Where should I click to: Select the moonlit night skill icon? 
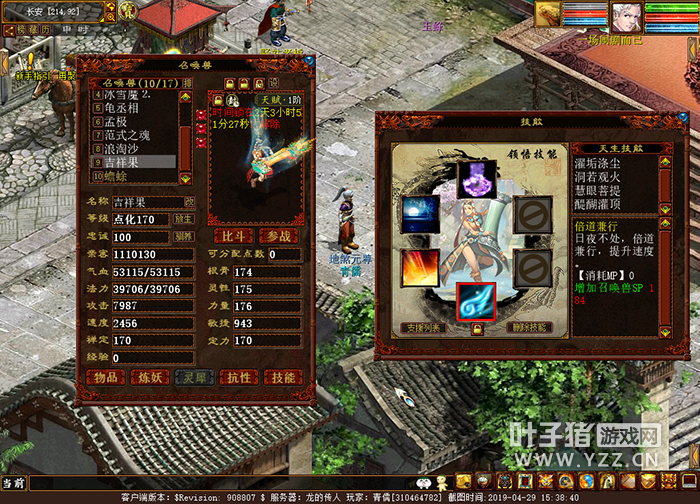click(419, 214)
